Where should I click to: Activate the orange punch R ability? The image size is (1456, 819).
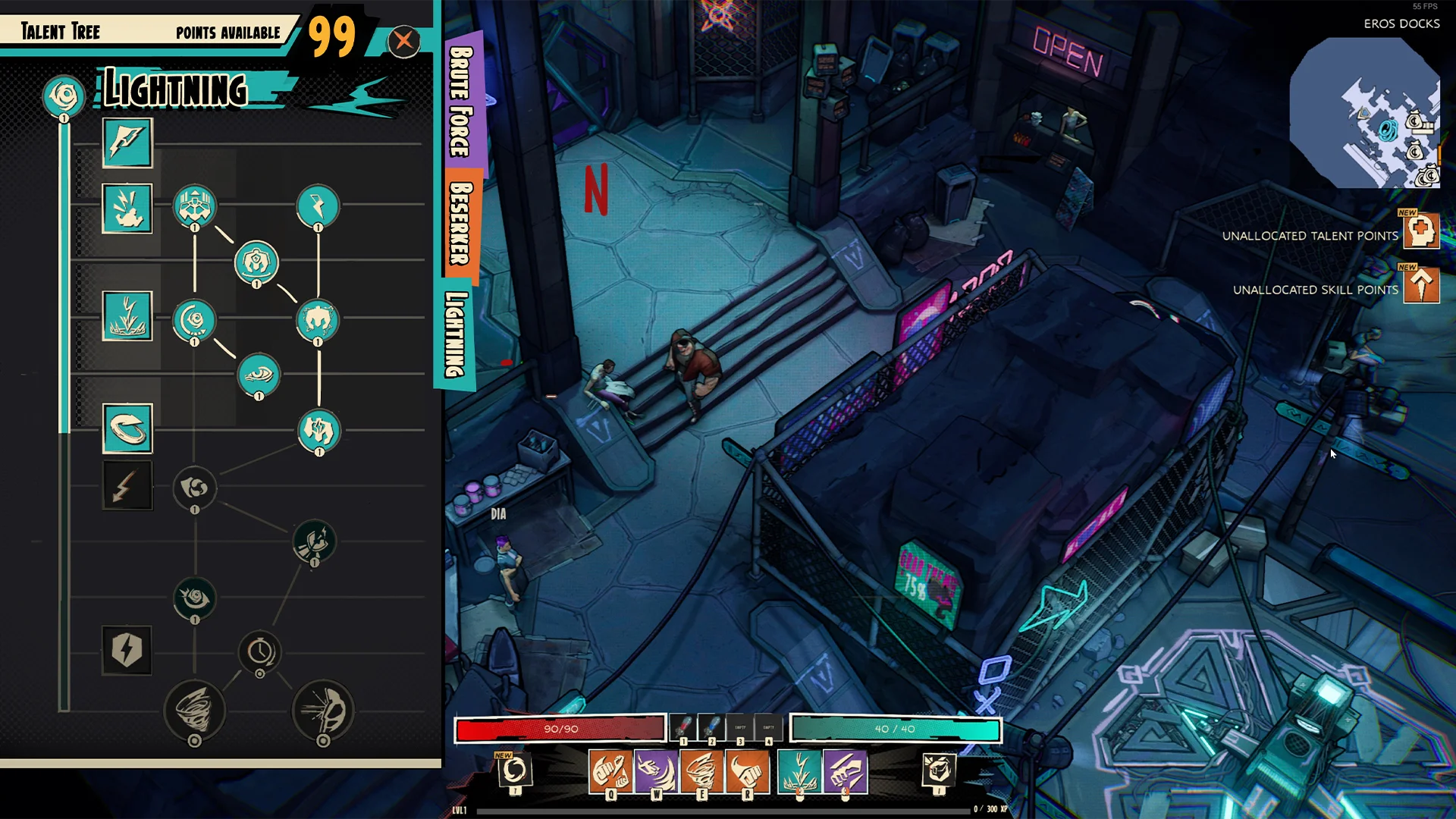[x=747, y=772]
